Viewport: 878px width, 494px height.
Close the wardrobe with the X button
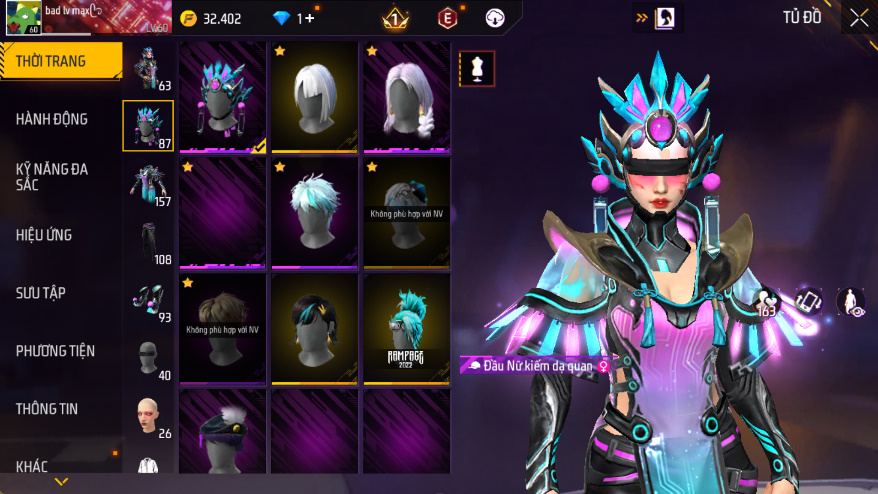858,18
